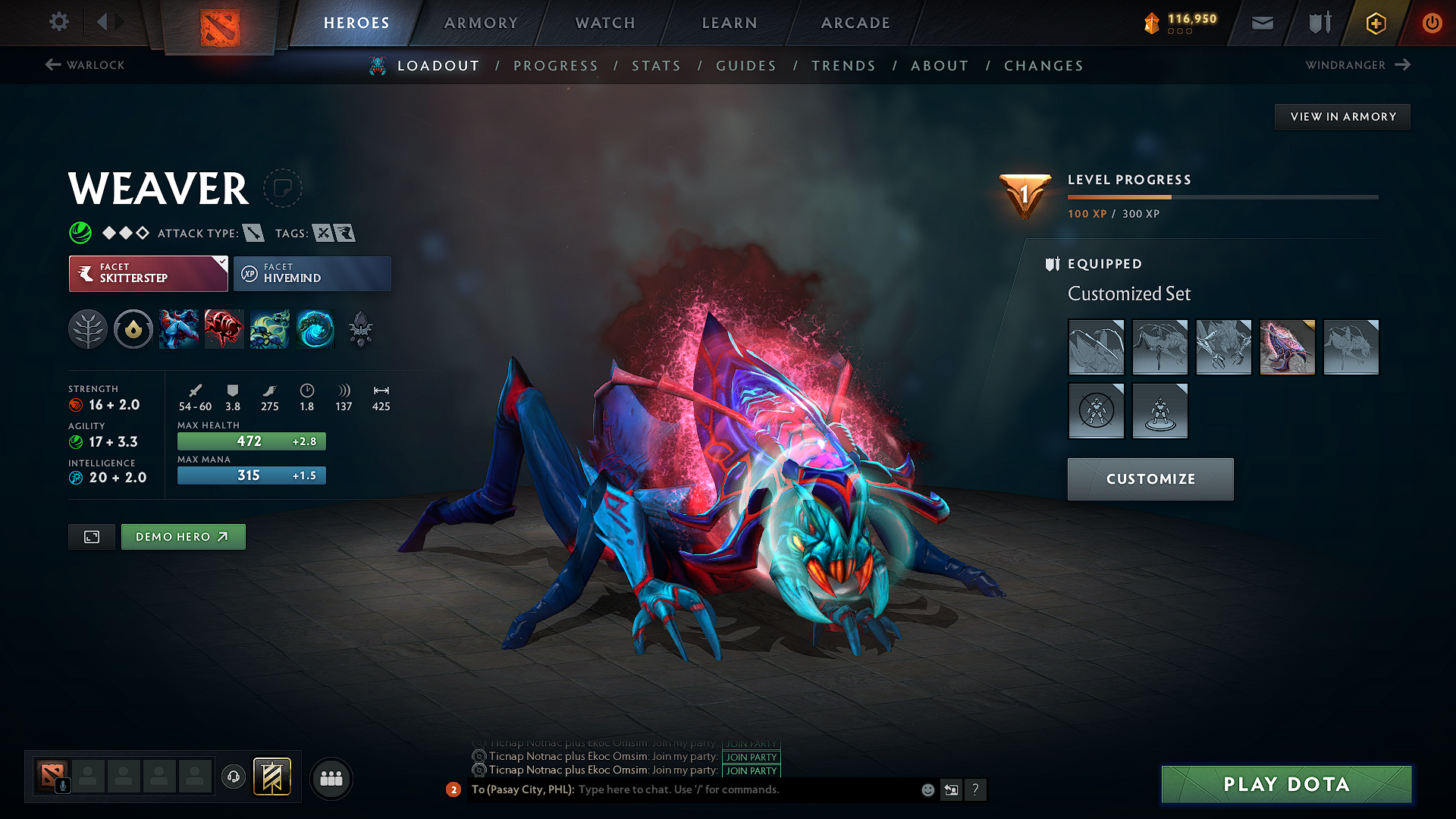Switch to the Armory tab

(480, 23)
